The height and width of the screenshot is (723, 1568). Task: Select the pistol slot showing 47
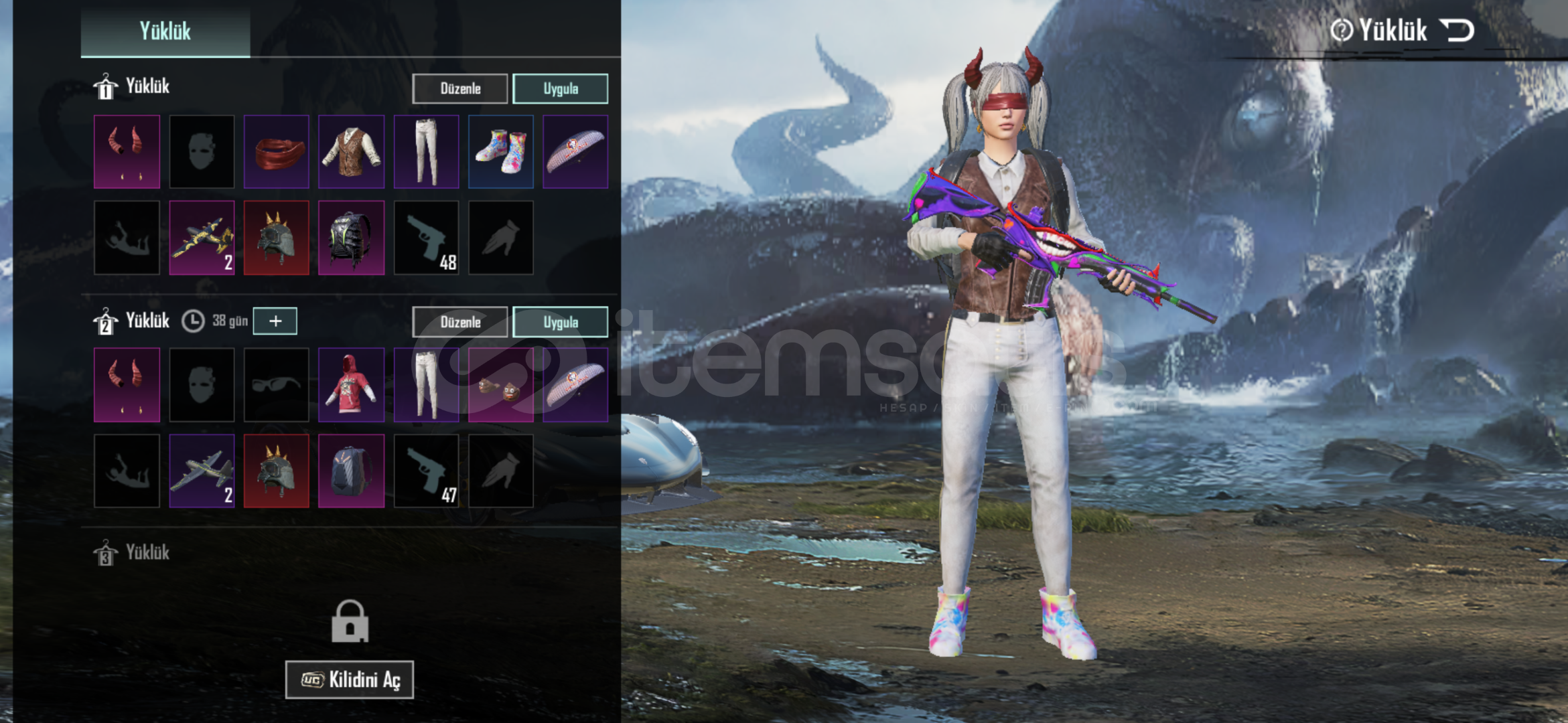tap(427, 471)
